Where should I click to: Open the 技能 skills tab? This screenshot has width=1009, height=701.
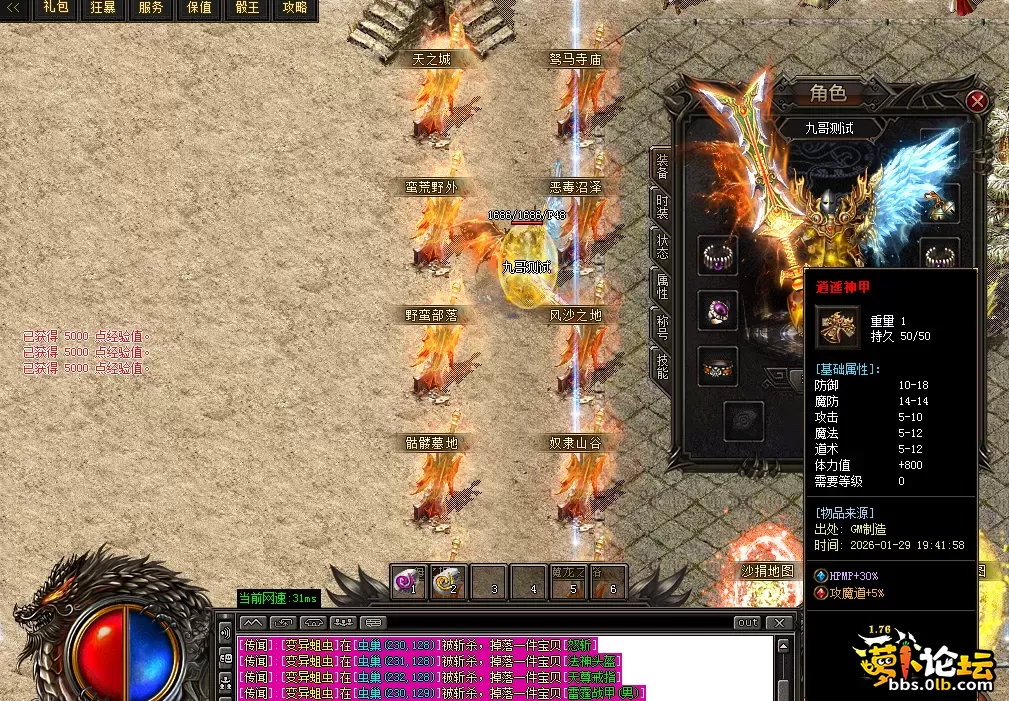click(x=661, y=366)
